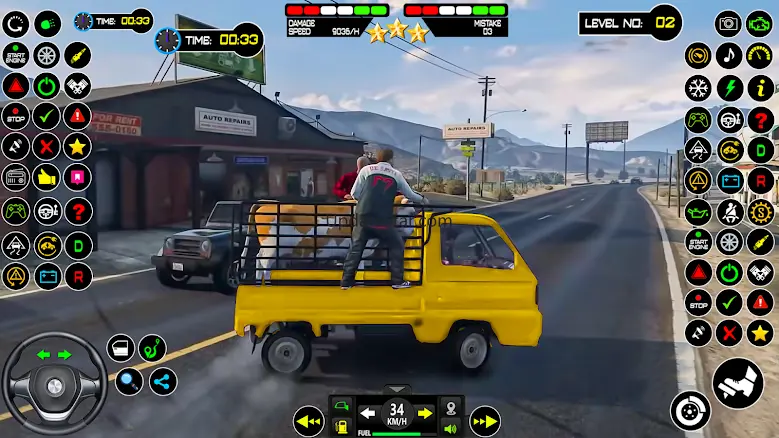Apply the brake disc button
779x438 pixels.
(690, 410)
